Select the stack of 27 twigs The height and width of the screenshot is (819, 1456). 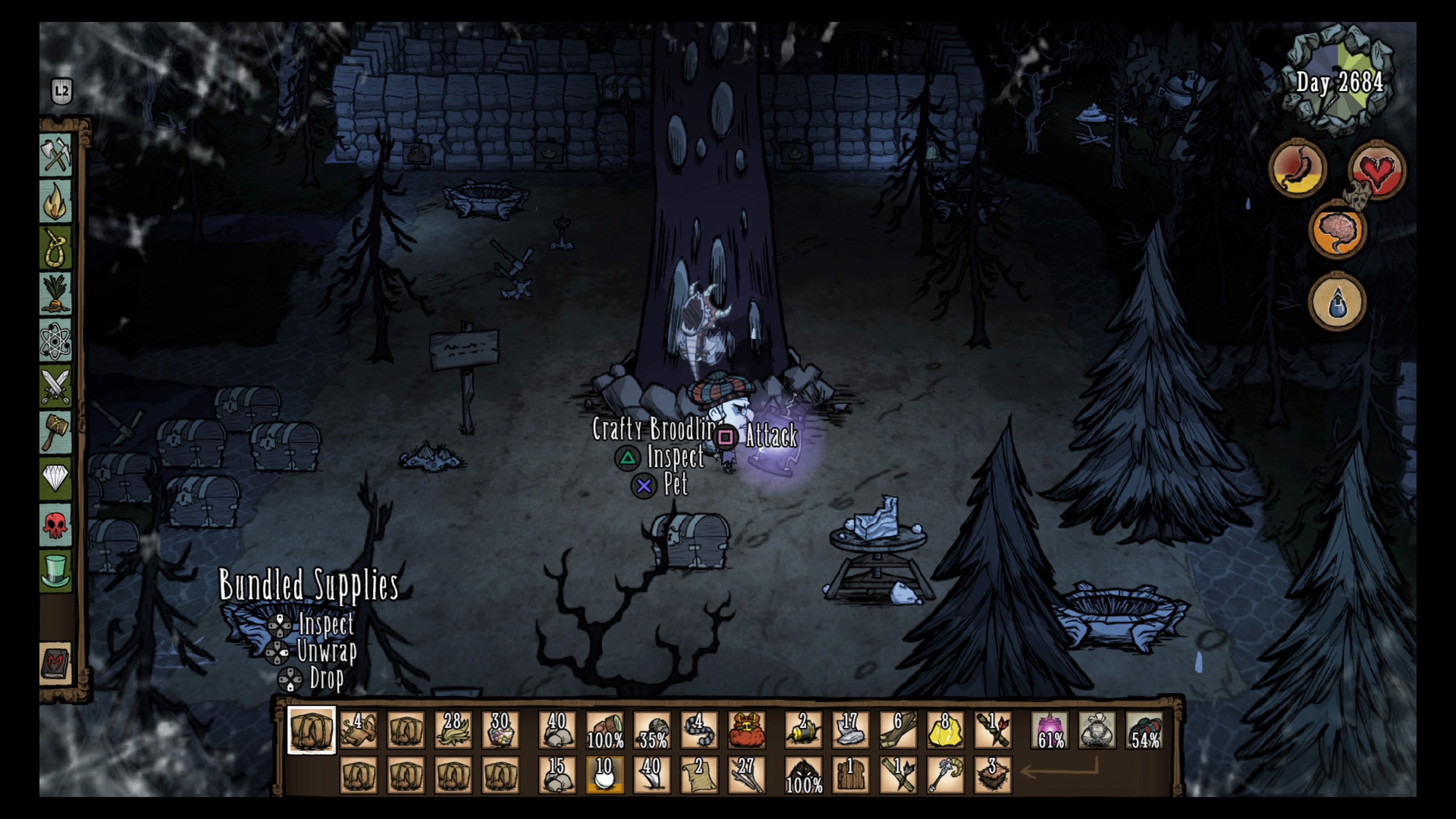click(x=747, y=774)
